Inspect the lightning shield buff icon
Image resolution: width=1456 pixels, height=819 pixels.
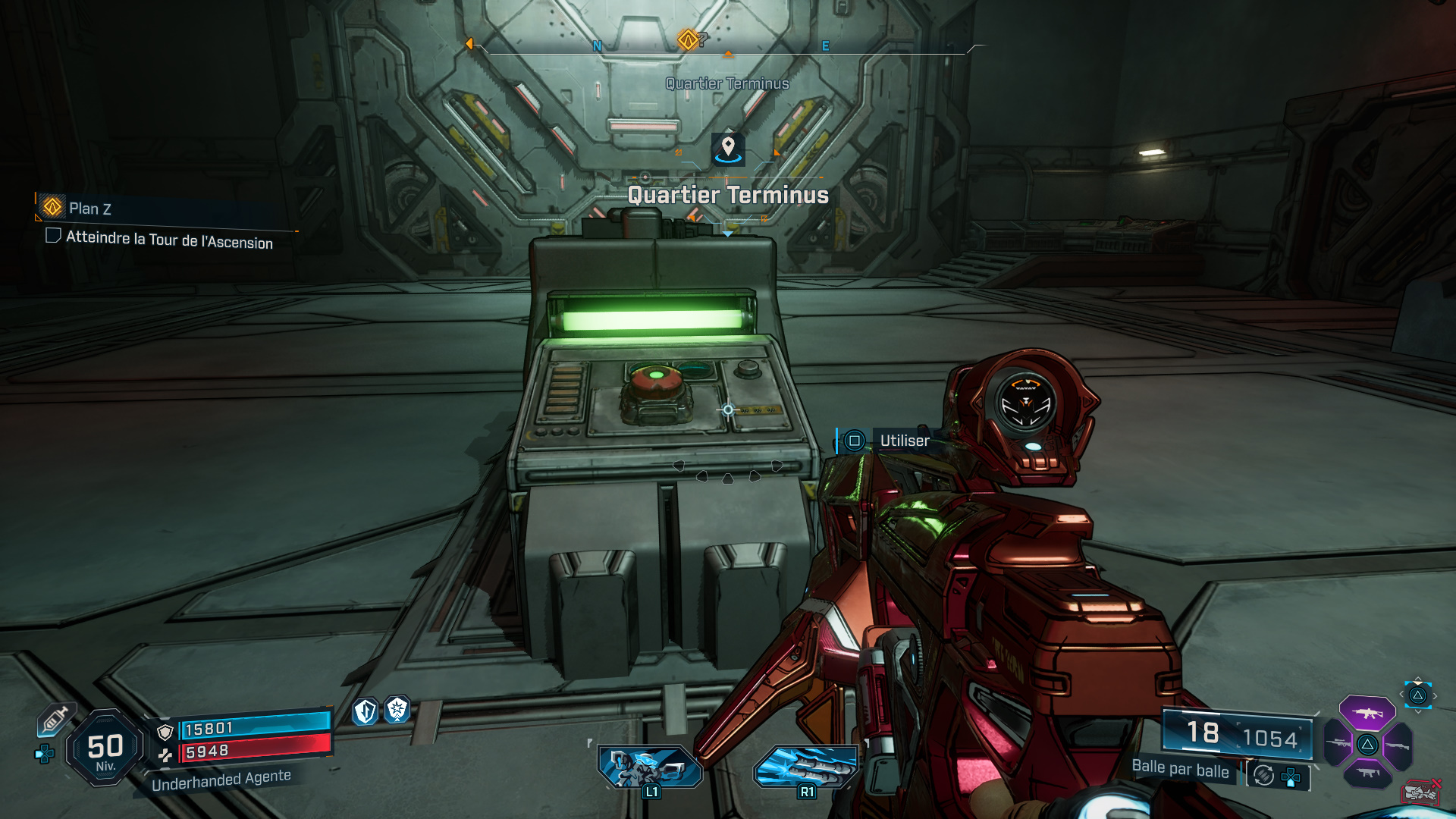pyautogui.click(x=366, y=711)
